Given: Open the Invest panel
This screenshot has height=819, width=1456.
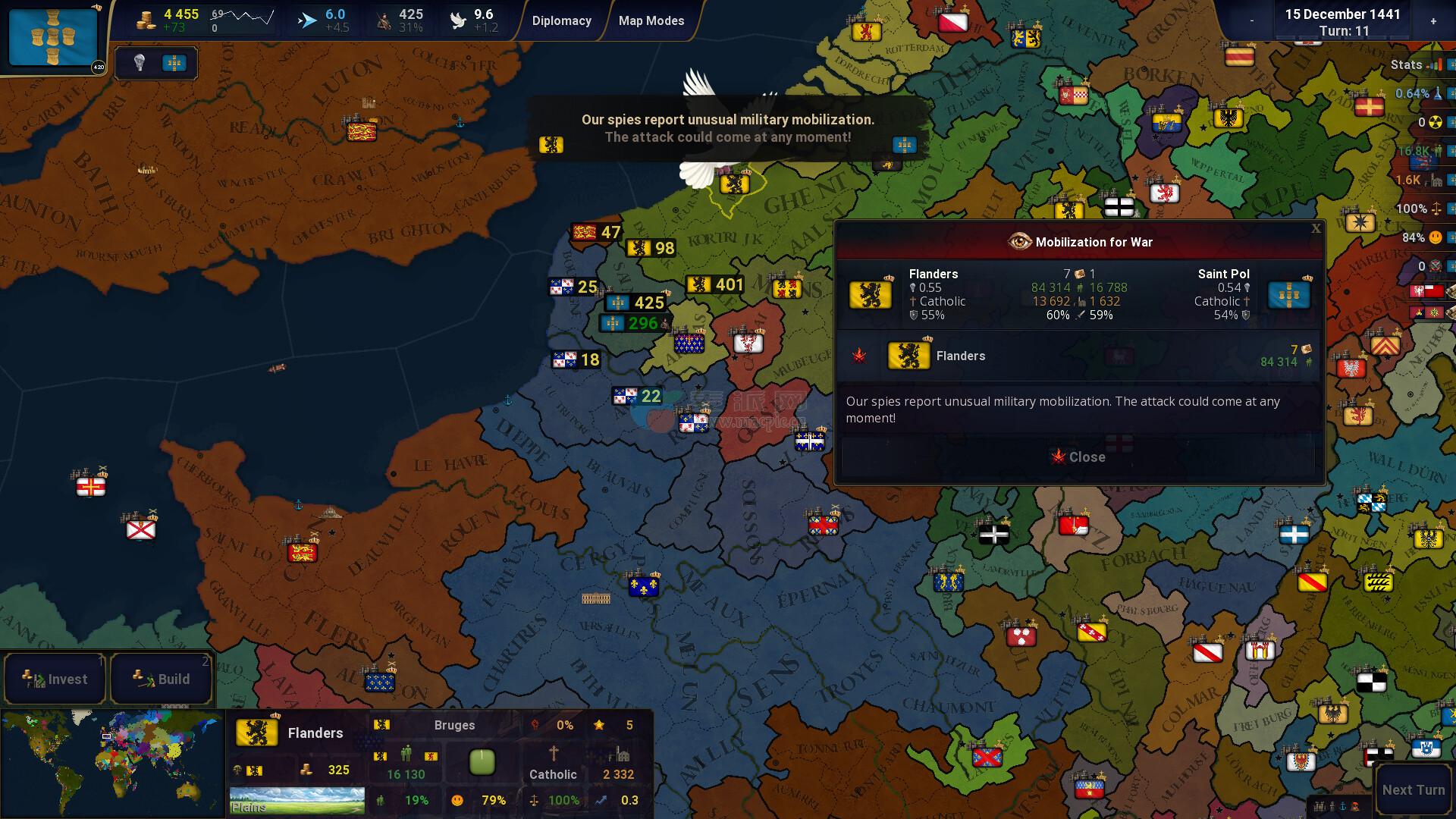Looking at the screenshot, I should [x=55, y=679].
